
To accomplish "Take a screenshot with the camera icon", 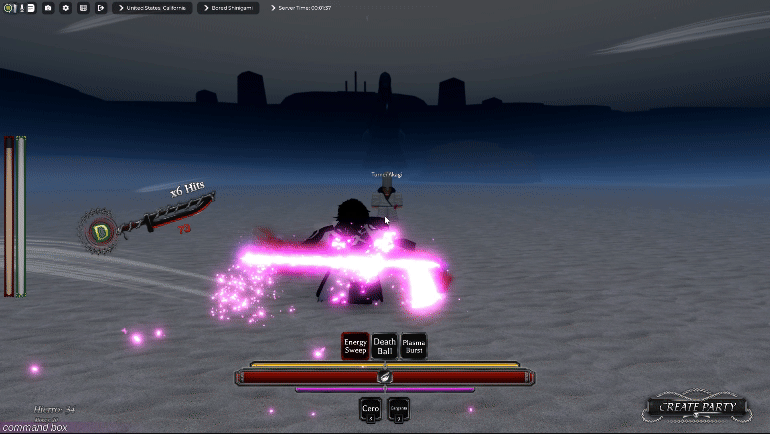I will [48, 8].
